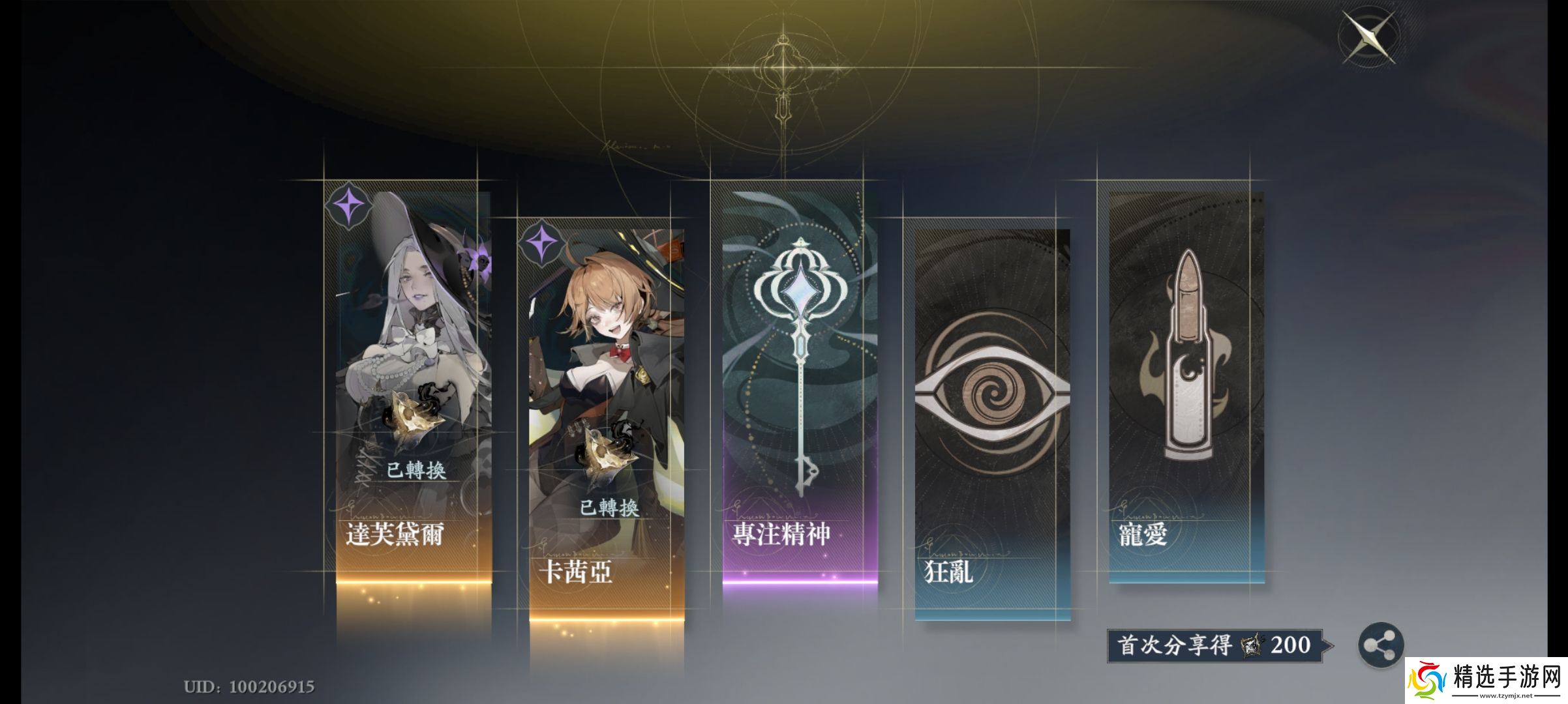This screenshot has width=1568, height=704.
Task: Select the 卡茜亞 character card
Action: (x=607, y=424)
